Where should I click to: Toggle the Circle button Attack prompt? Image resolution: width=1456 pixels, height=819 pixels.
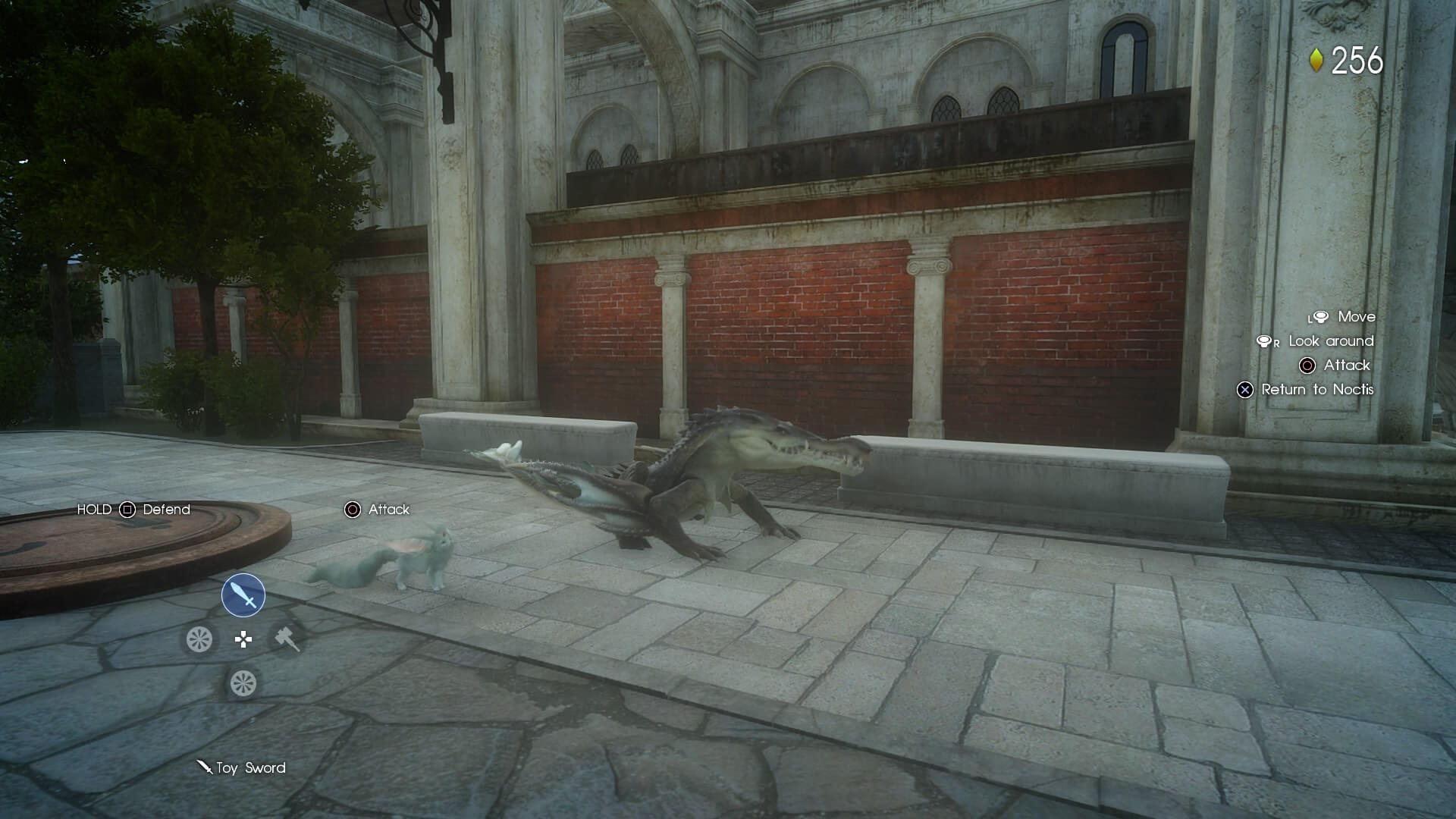click(x=1307, y=366)
